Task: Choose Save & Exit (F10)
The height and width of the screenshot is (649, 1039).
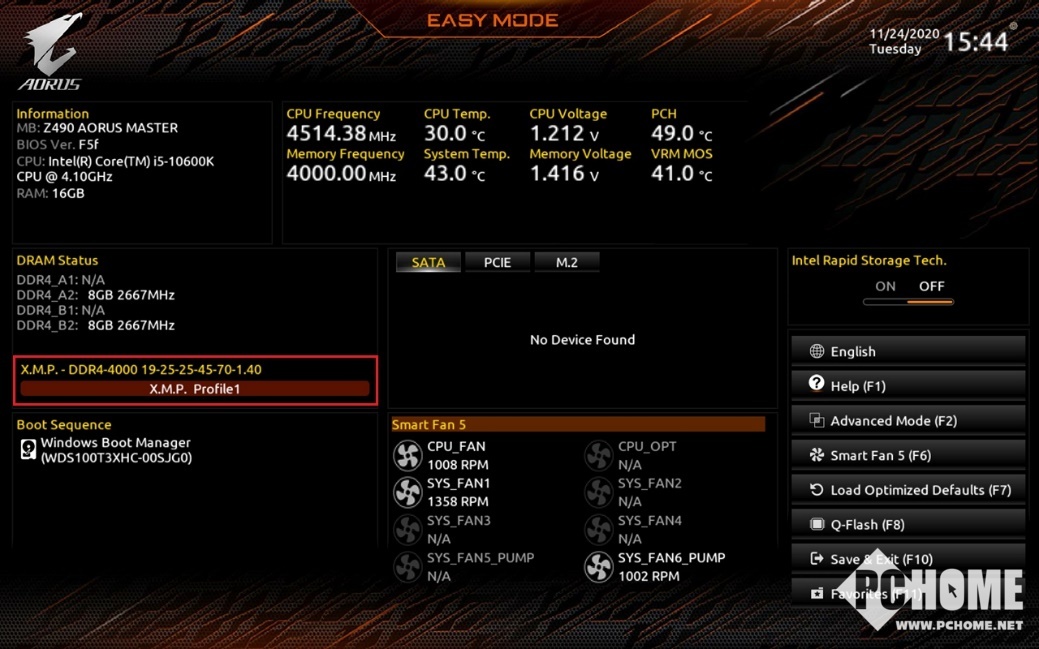Action: coord(908,559)
